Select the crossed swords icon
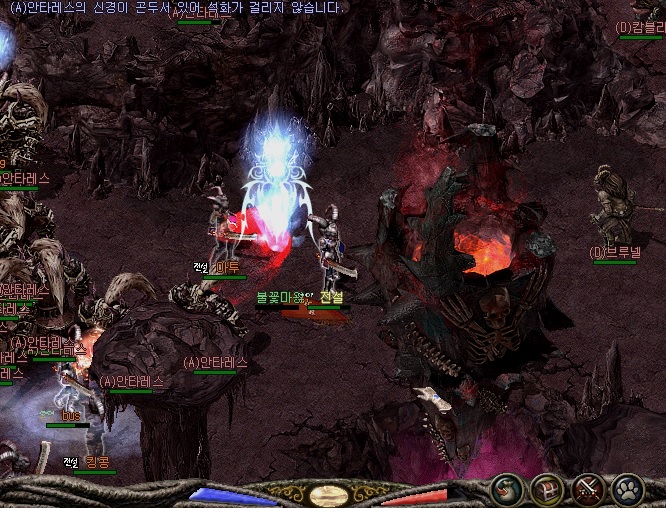 (x=588, y=490)
